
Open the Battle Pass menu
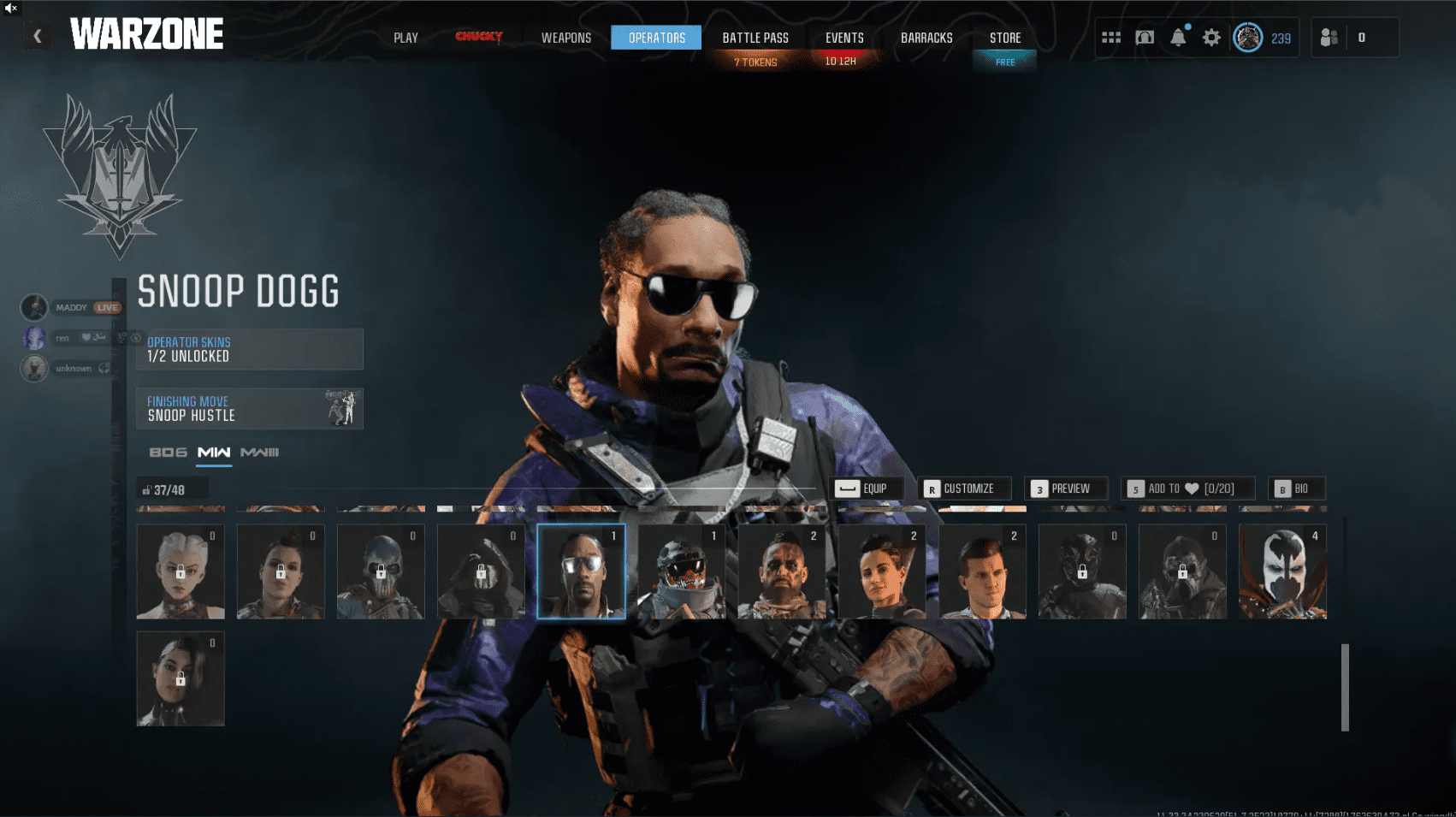pyautogui.click(x=755, y=38)
